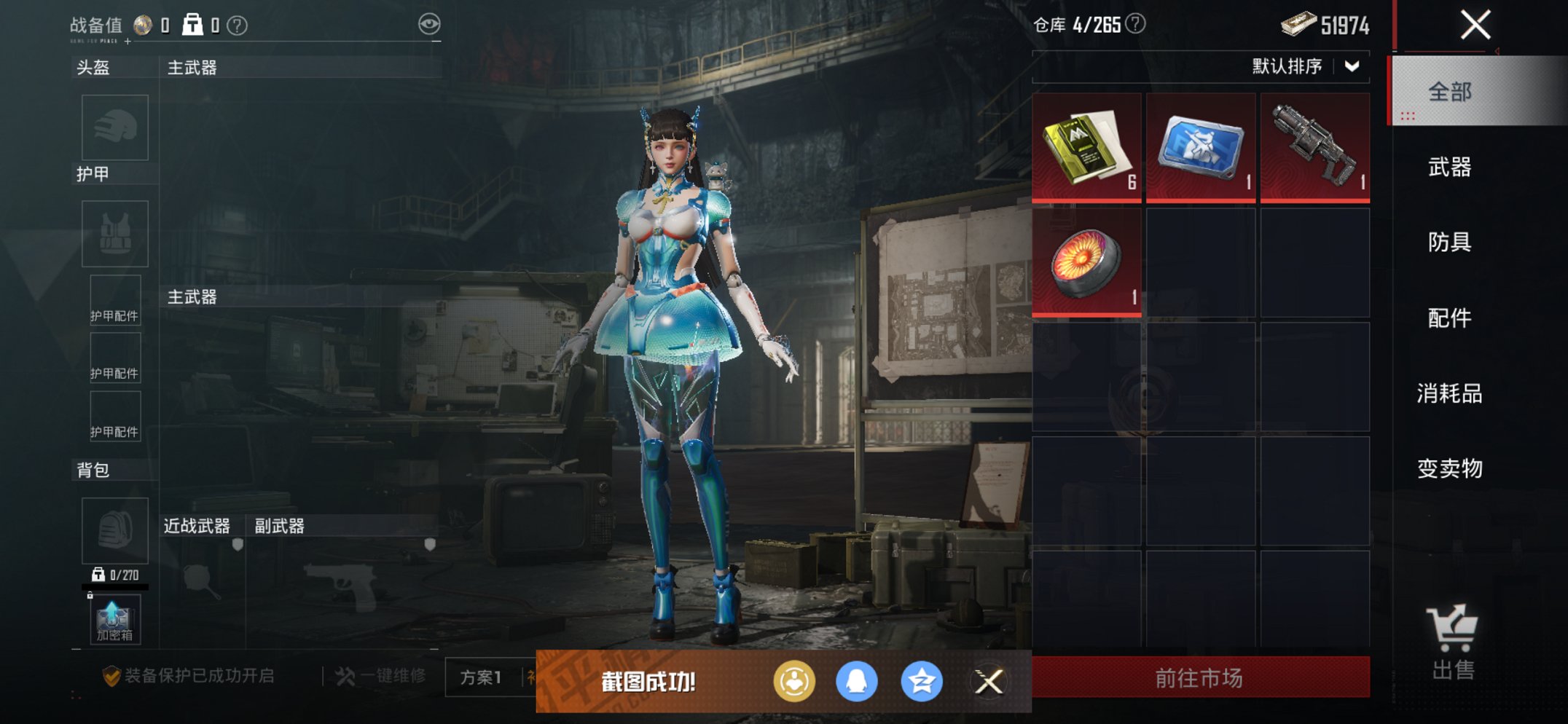Open the 仓库 capacity help question mark

click(x=1134, y=22)
